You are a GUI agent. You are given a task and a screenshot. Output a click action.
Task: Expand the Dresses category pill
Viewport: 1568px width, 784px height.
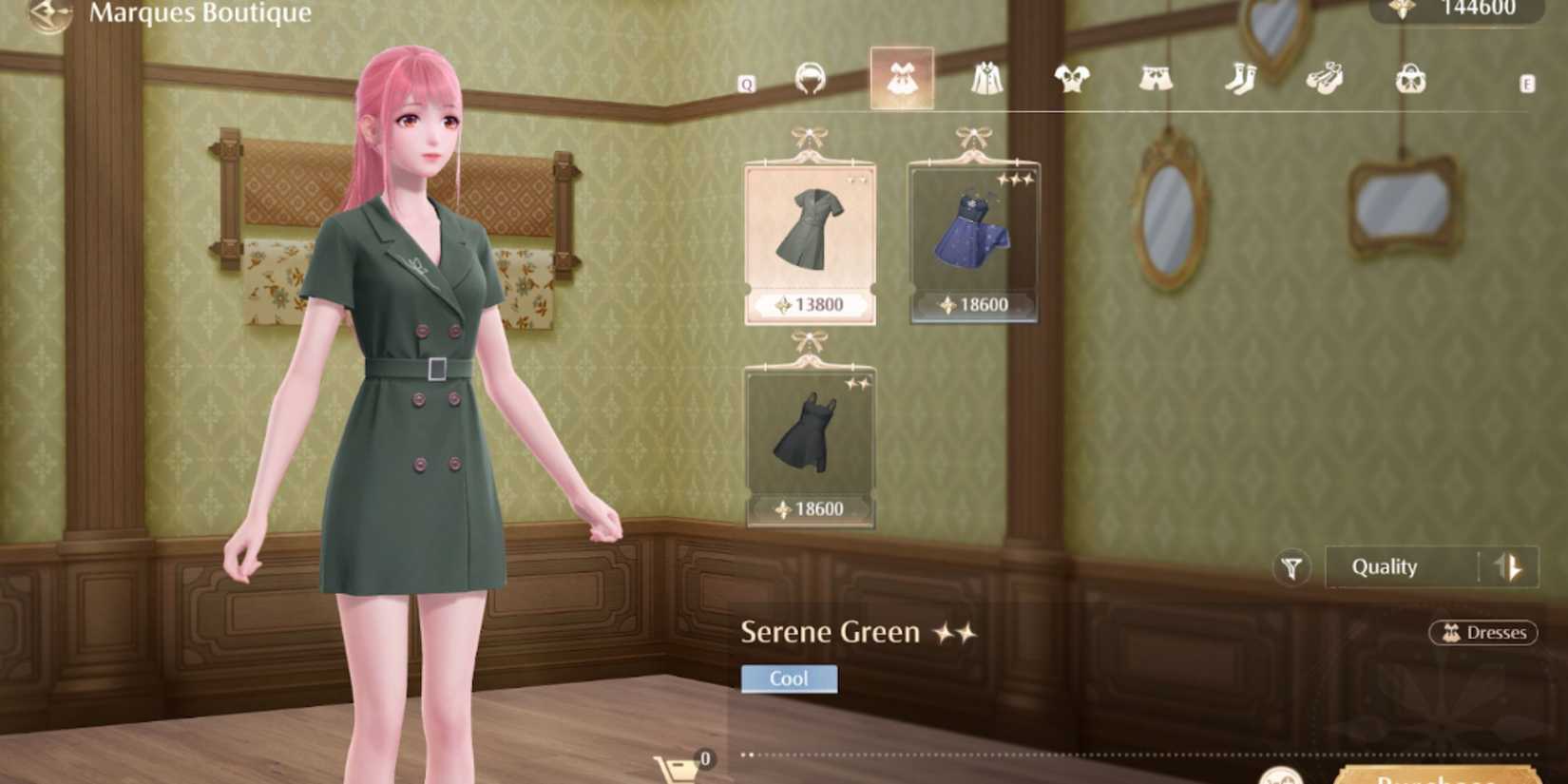point(1483,633)
